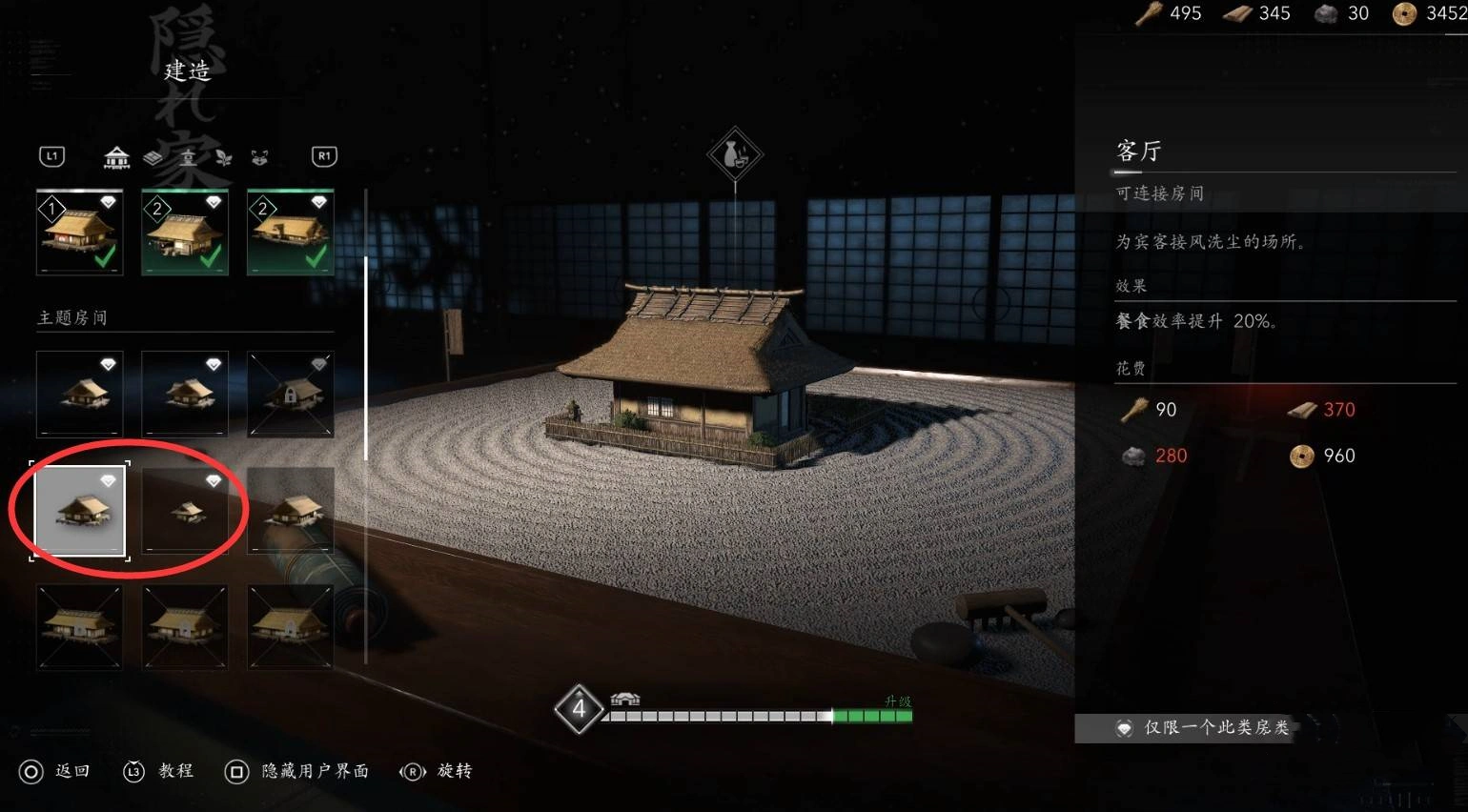The height and width of the screenshot is (812, 1468).
Task: Open the paving tiles category tab
Action: (x=153, y=157)
